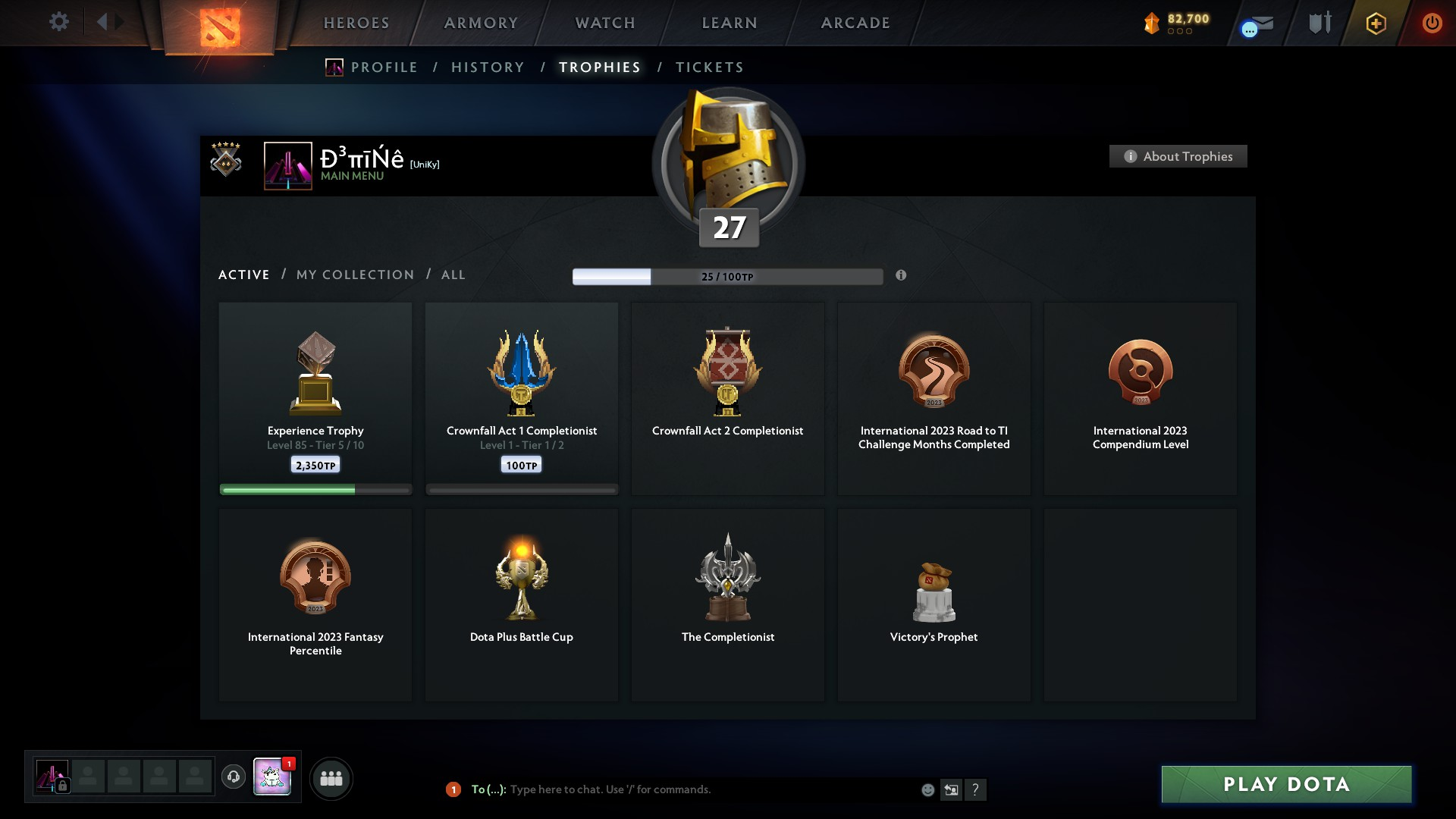The width and height of the screenshot is (1456, 819).
Task: Toggle the party lobby lock
Action: [x=63, y=786]
